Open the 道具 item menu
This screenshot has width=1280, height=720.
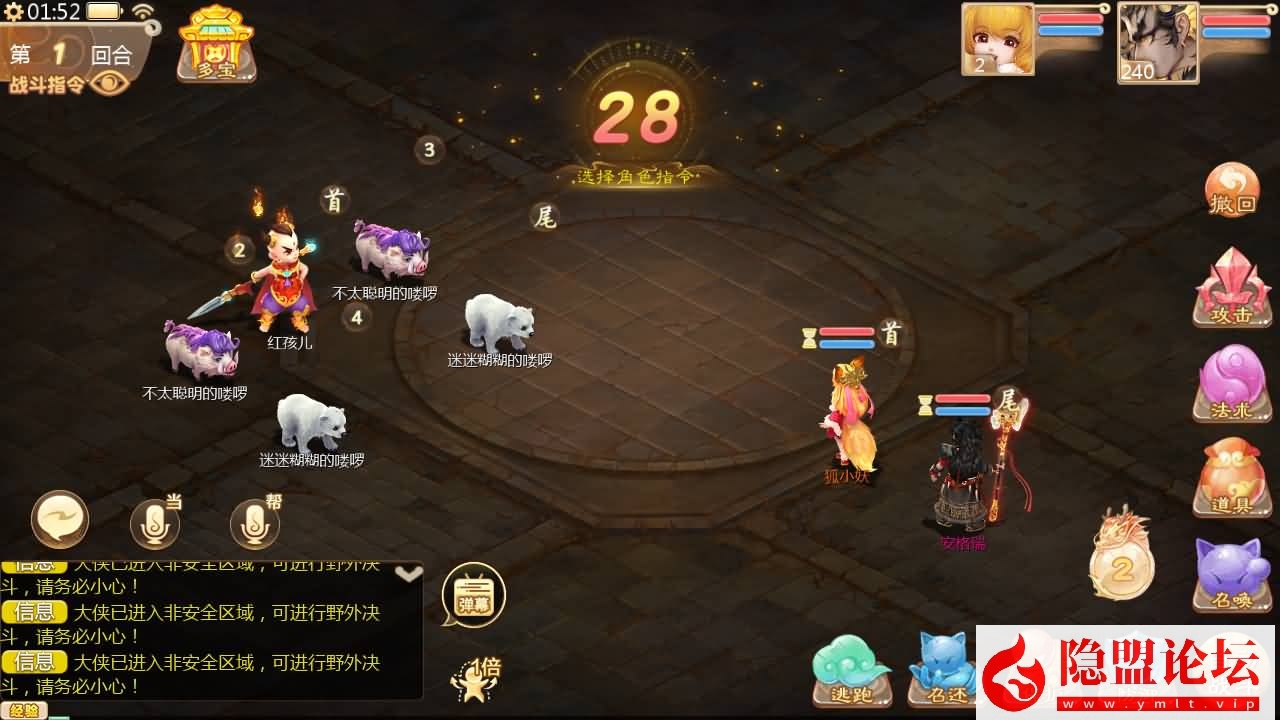[x=1232, y=478]
